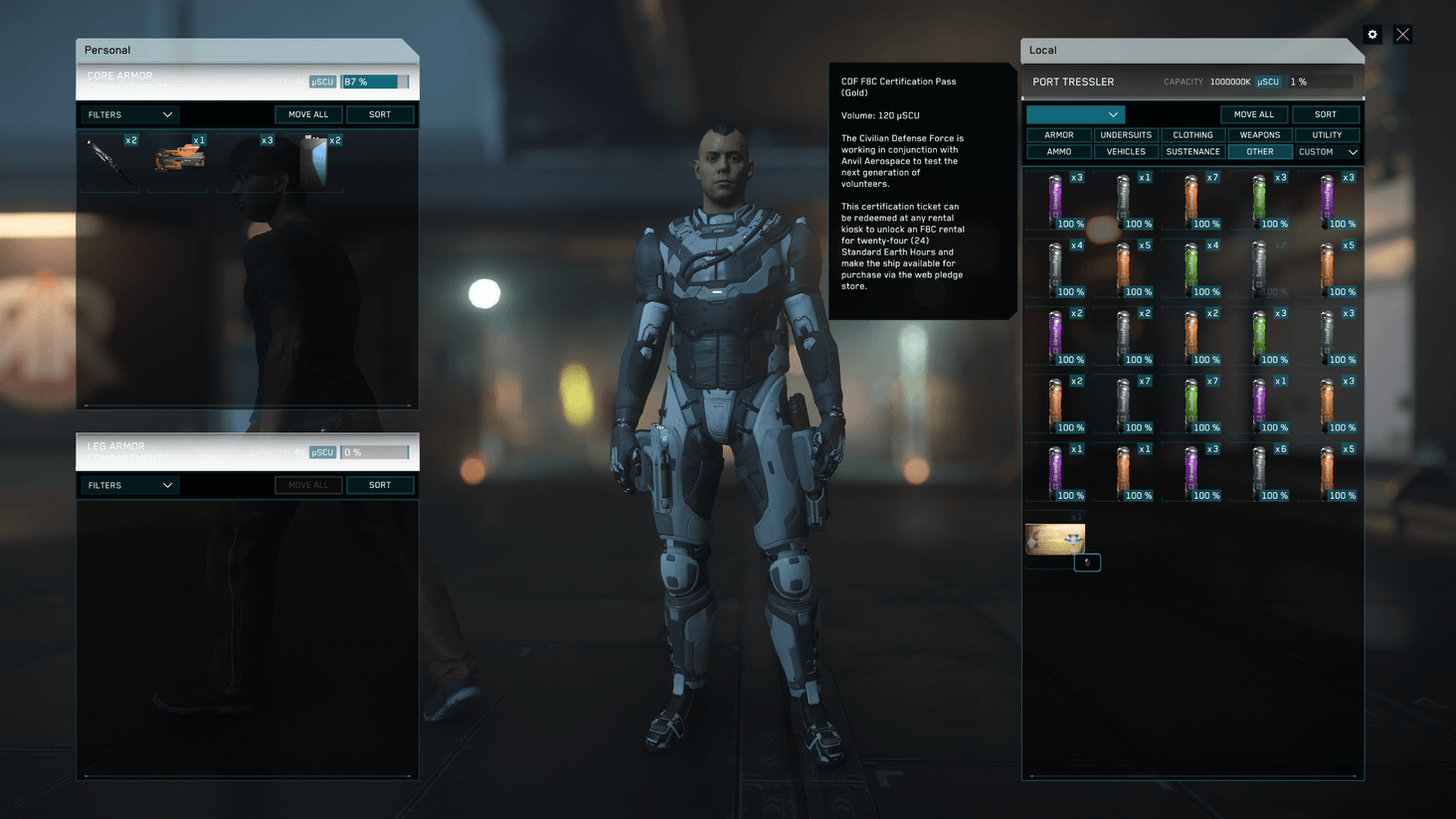Screen dimensions: 1456x819
Task: Select the gold F8C Certification Pass
Action: tap(1054, 539)
